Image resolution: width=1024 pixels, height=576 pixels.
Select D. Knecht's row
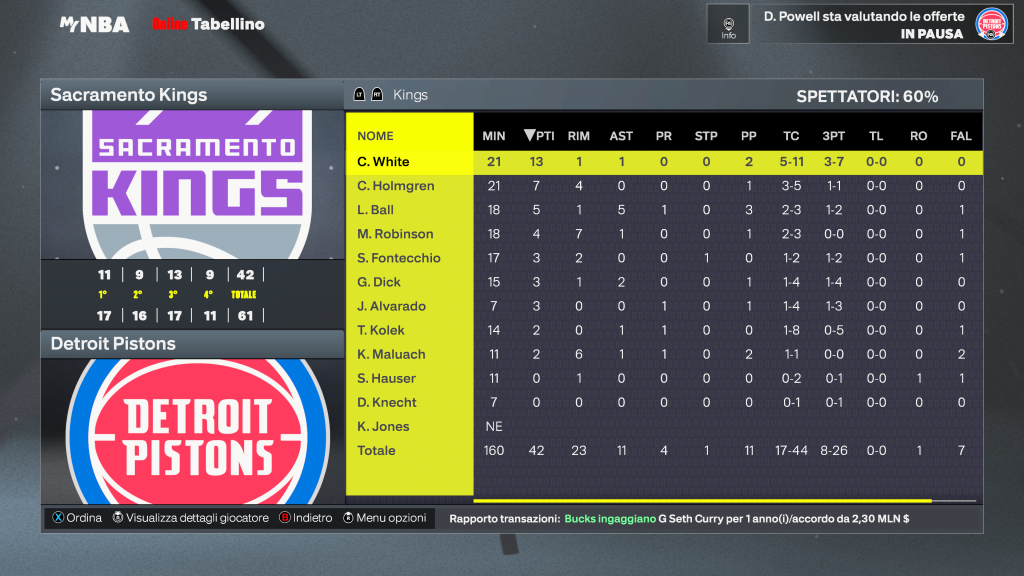tap(387, 402)
